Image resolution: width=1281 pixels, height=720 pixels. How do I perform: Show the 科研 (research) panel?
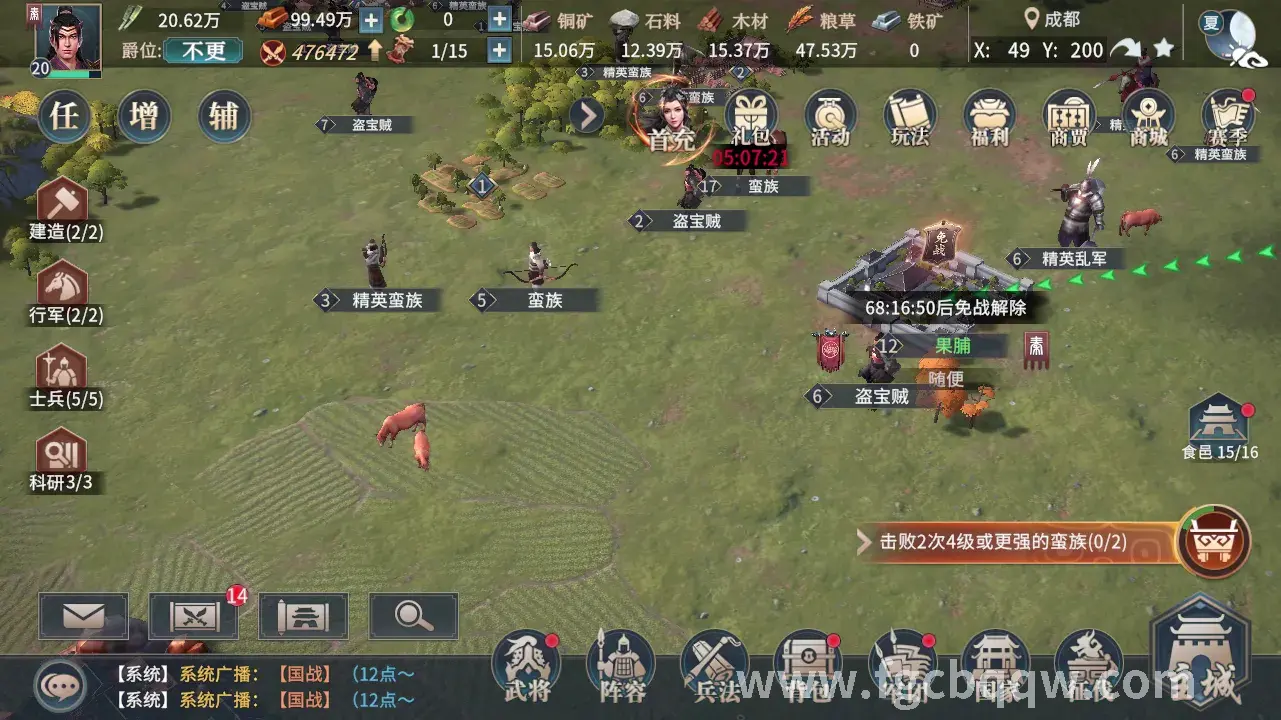click(64, 462)
